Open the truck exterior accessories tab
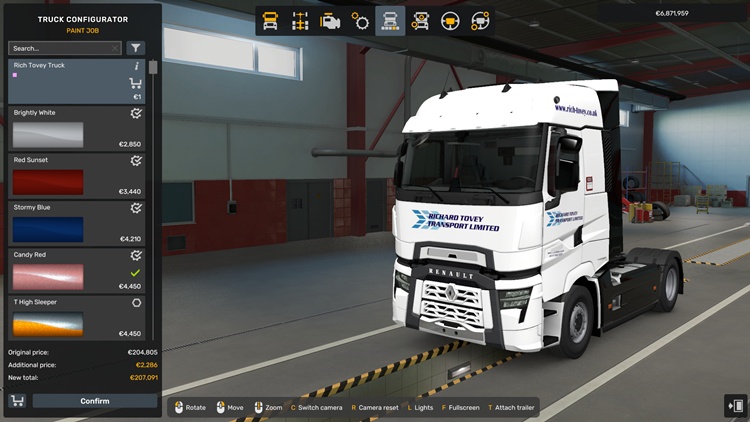This screenshot has height=422, width=750. point(420,20)
